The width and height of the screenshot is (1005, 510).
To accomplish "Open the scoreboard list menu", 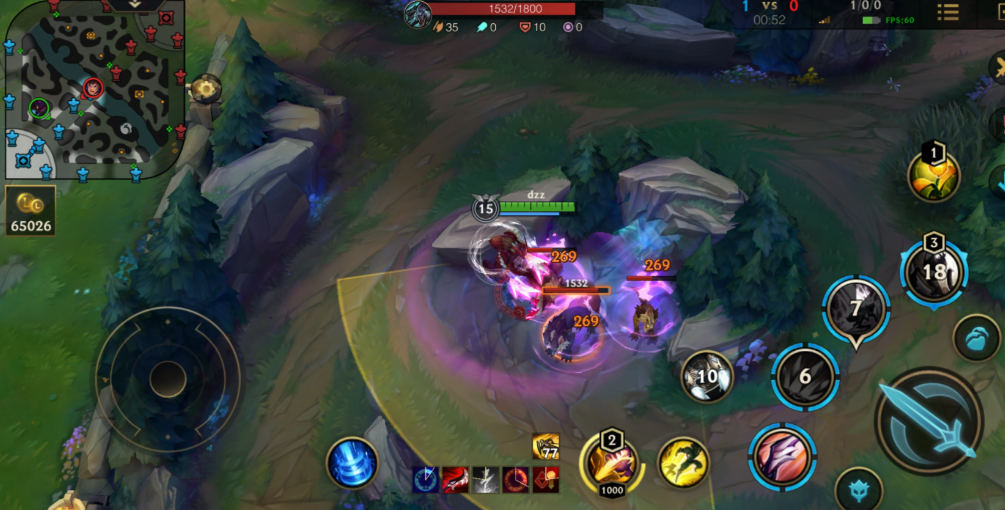I will (x=947, y=12).
